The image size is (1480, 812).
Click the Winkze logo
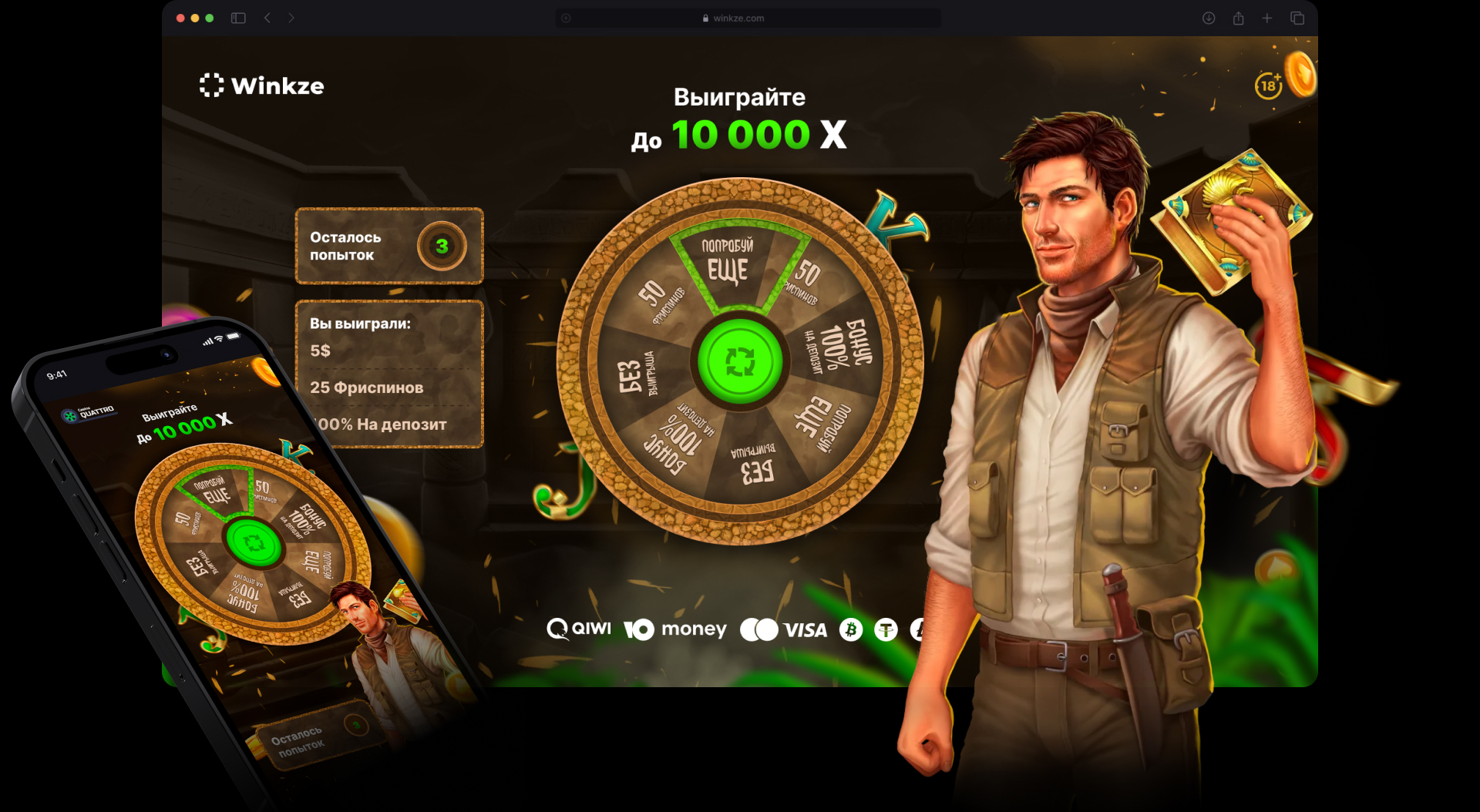coord(262,86)
